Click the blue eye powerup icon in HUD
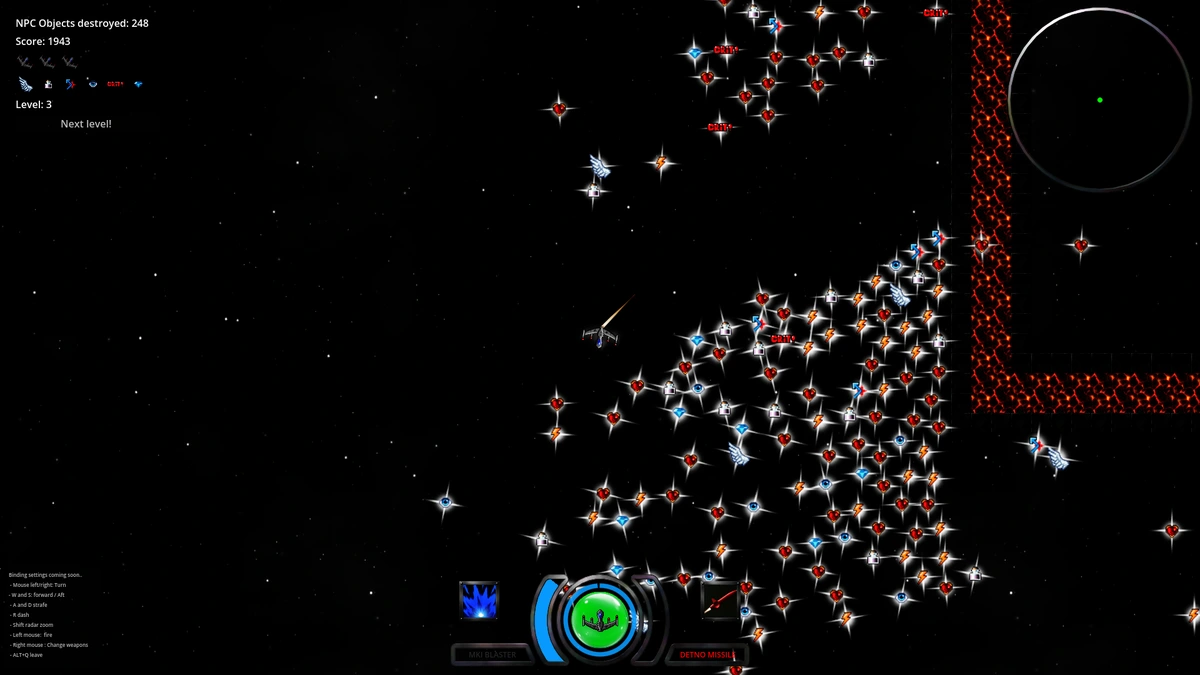The width and height of the screenshot is (1200, 675). tap(92, 84)
